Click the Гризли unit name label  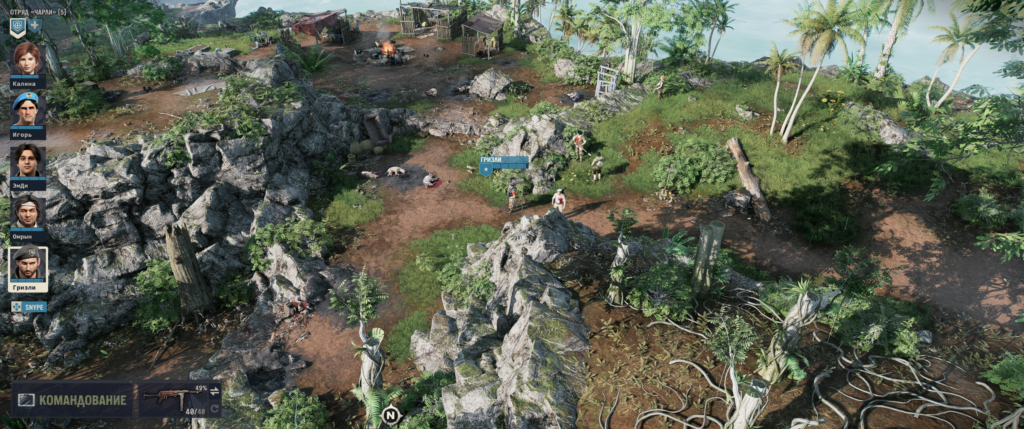tap(504, 161)
